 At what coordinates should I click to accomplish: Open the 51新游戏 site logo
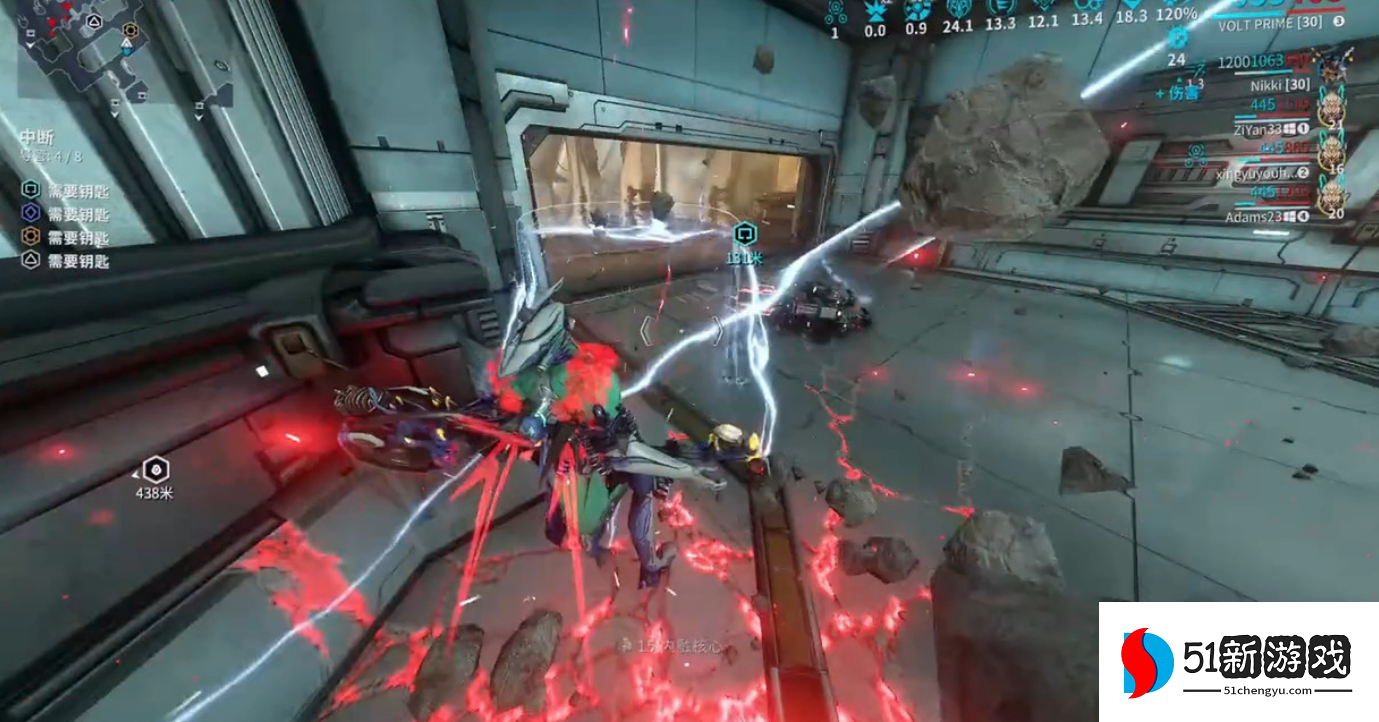1238,662
